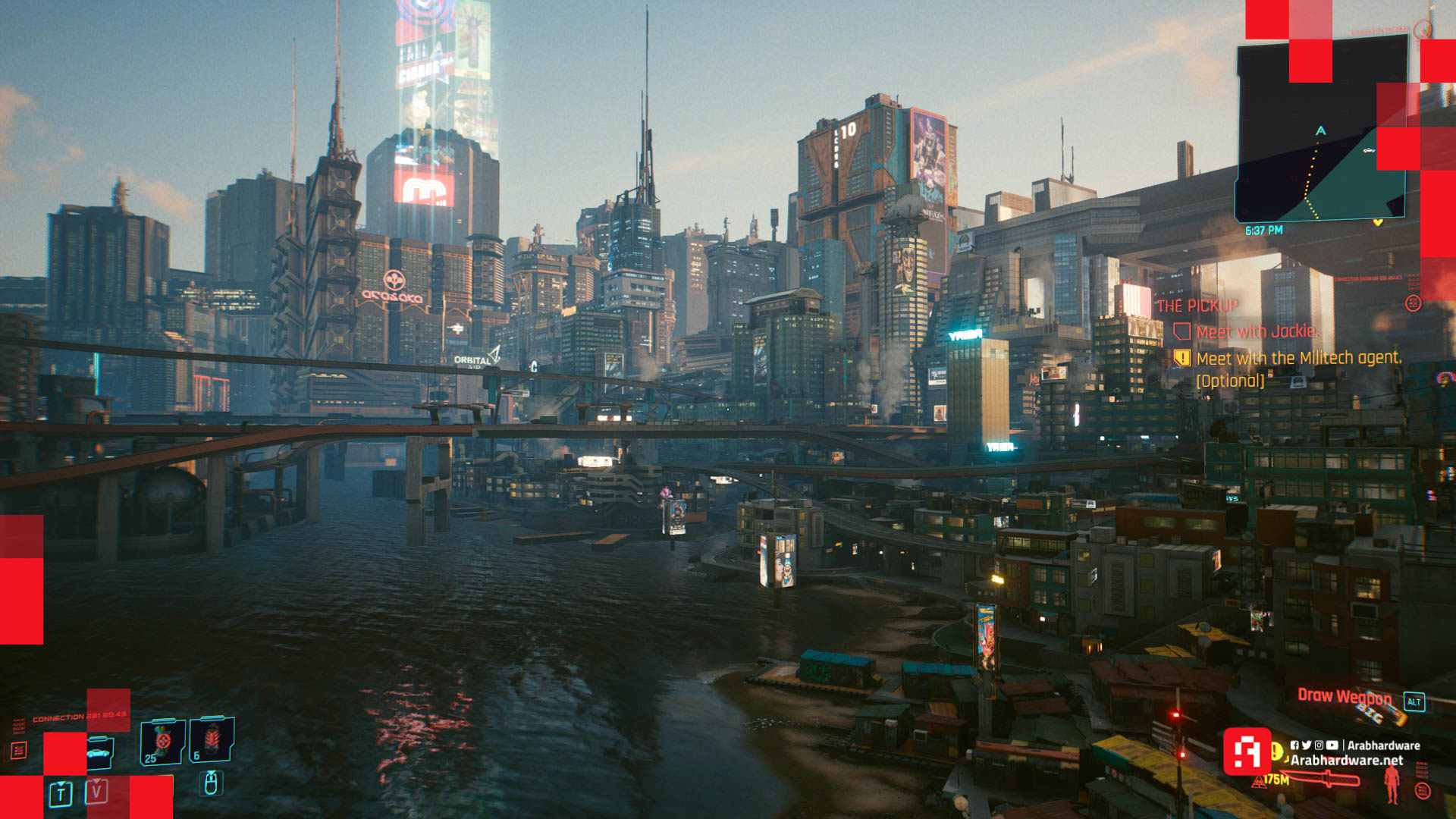This screenshot has width=1456, height=819.
Task: Click the Arabhardware.net watermark link
Action: pyautogui.click(x=1347, y=761)
